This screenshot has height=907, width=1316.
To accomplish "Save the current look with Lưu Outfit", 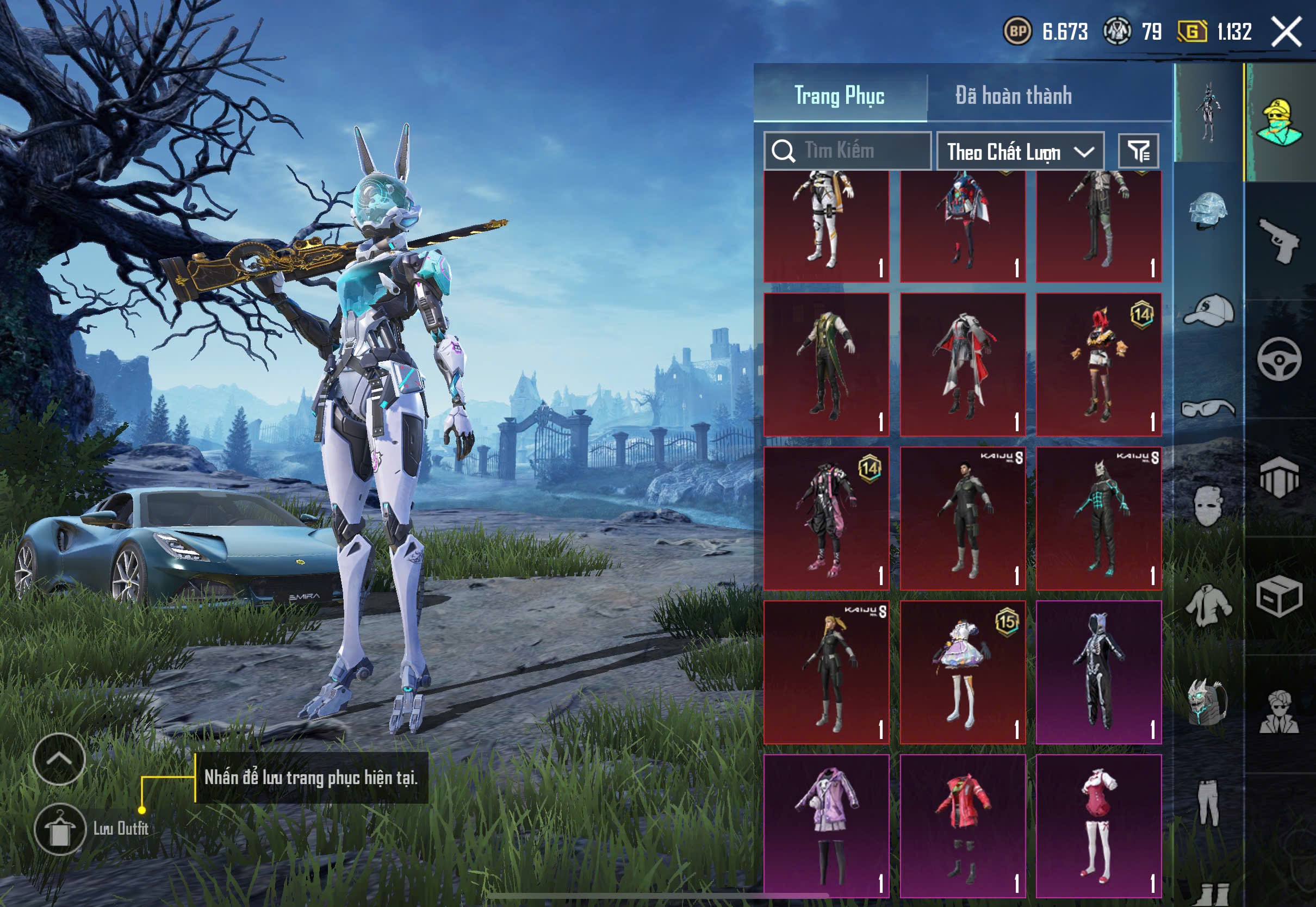I will [60, 829].
